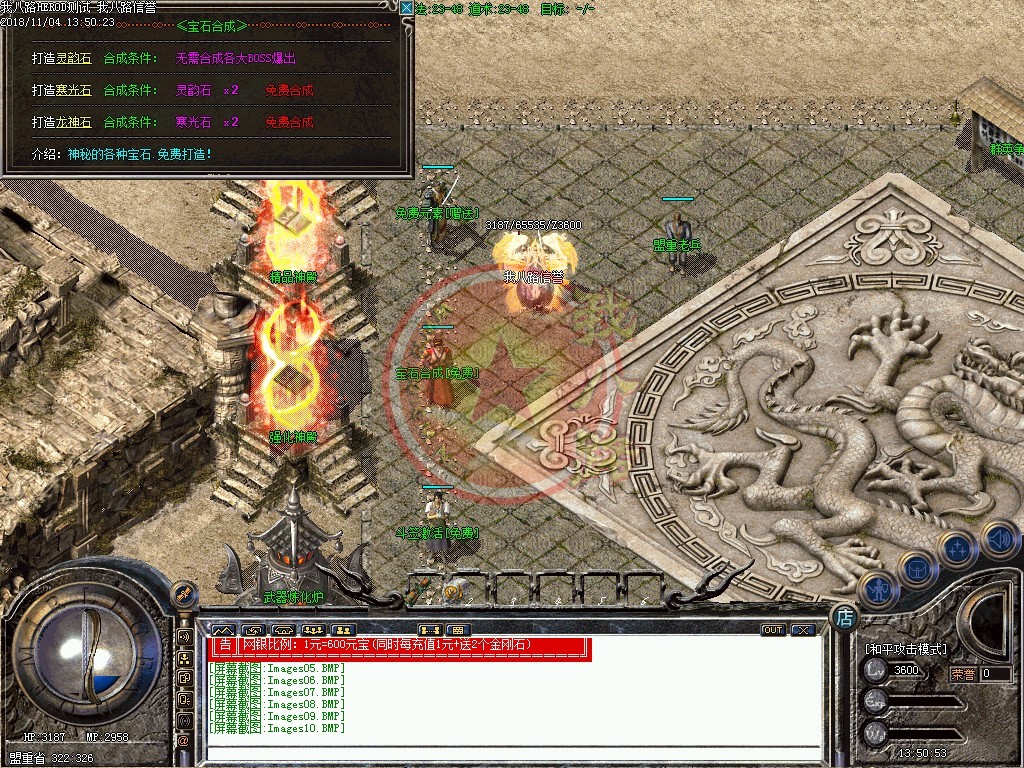Click the @ icon beside the chat
This screenshot has width=1024, height=768.
184,741
